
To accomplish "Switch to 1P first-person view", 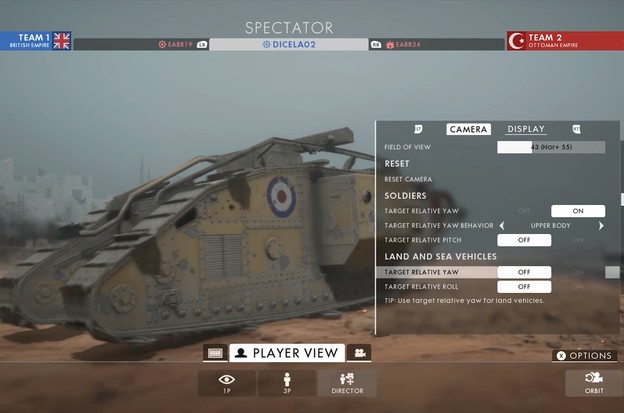I will coord(226,382).
